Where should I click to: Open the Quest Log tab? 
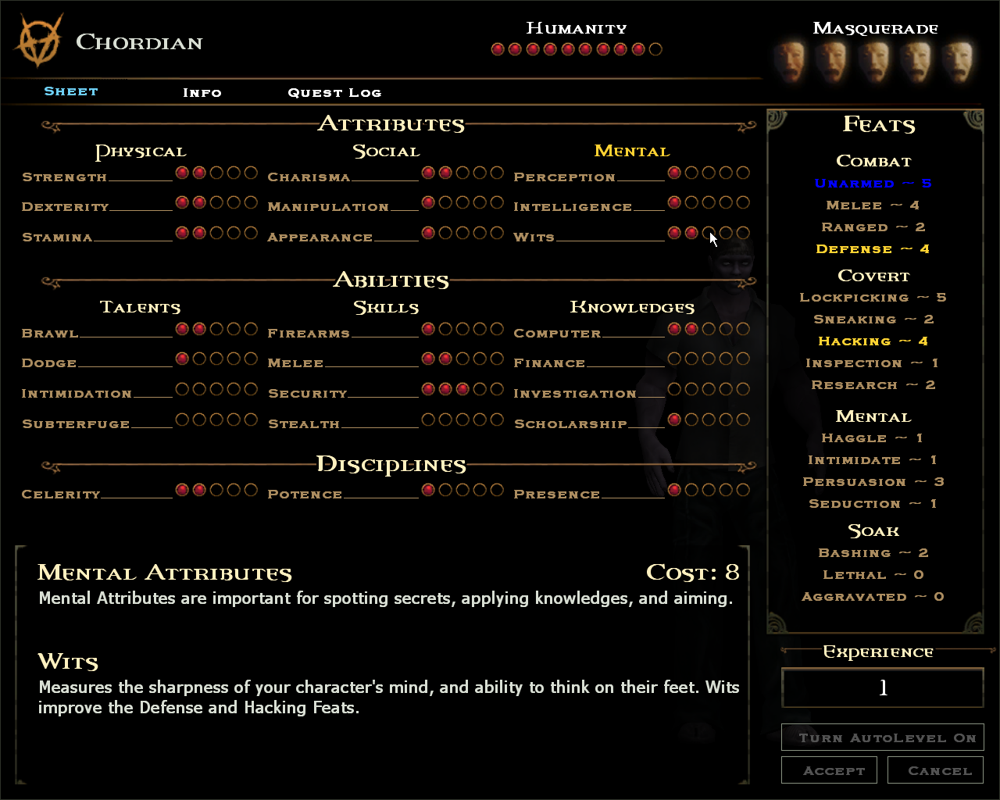click(334, 92)
